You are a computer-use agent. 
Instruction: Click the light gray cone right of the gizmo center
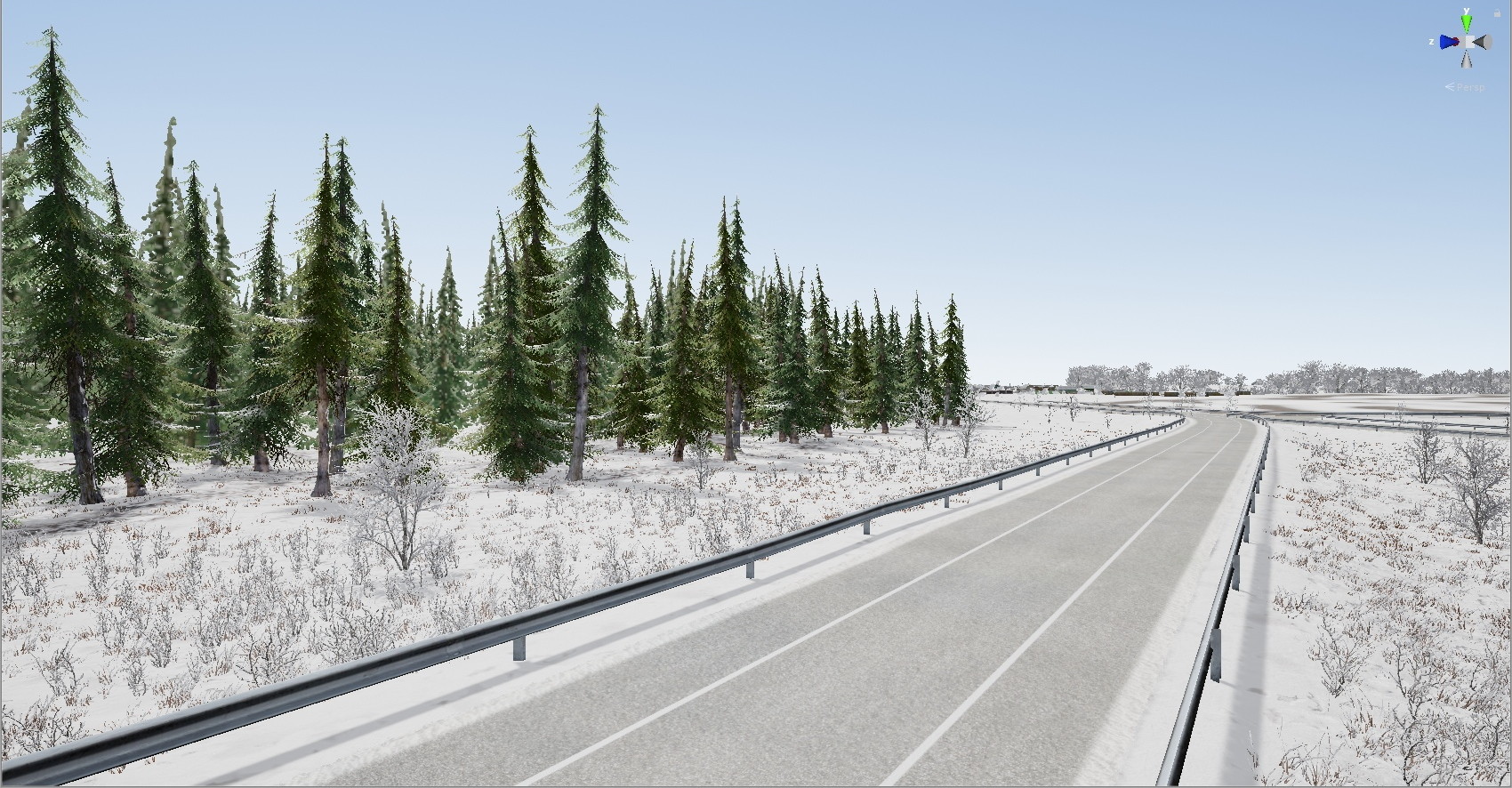coord(1488,42)
